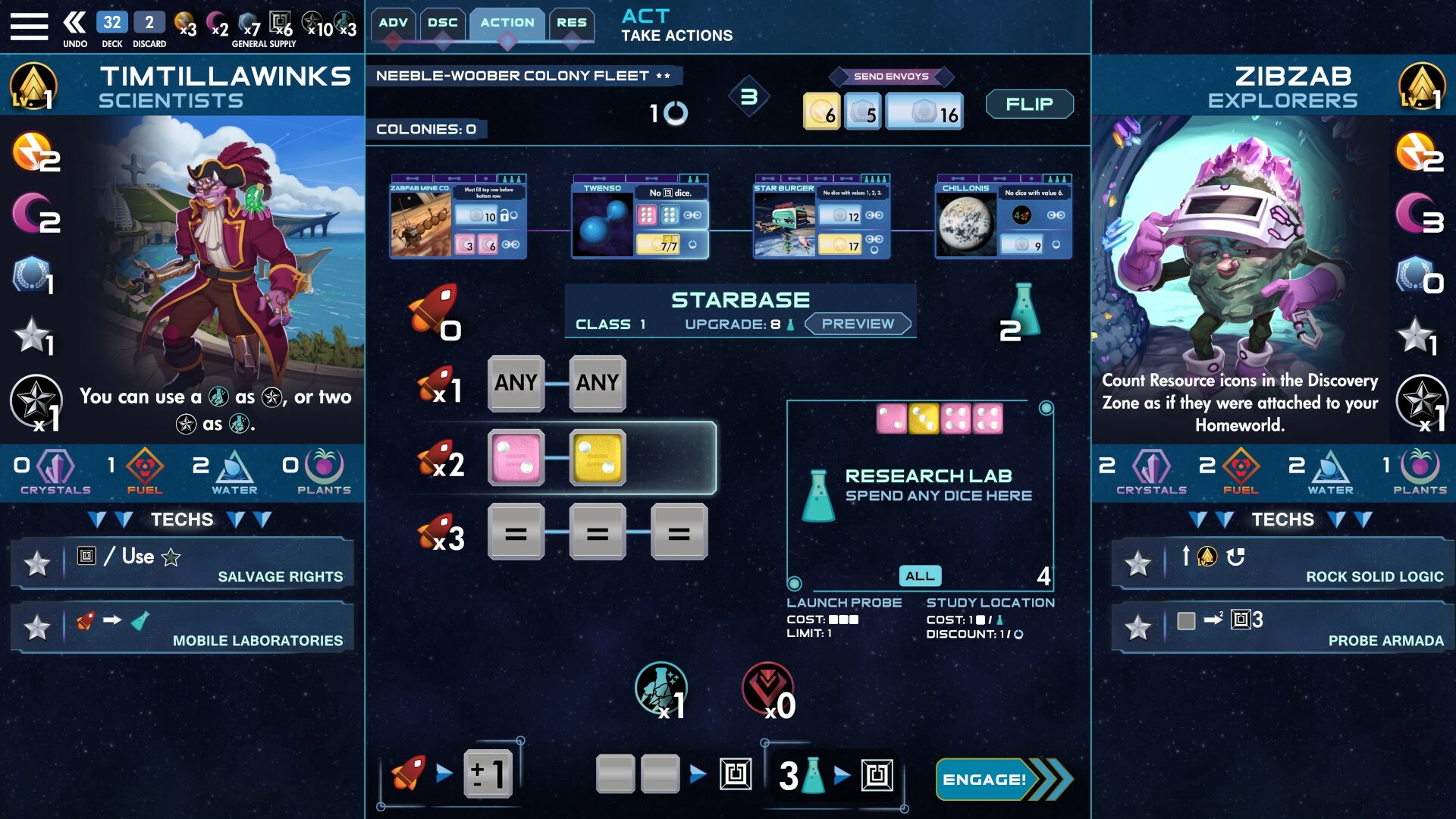Click the ZibZab faction emblem at top right
This screenshot has height=819, width=1456.
click(1423, 86)
